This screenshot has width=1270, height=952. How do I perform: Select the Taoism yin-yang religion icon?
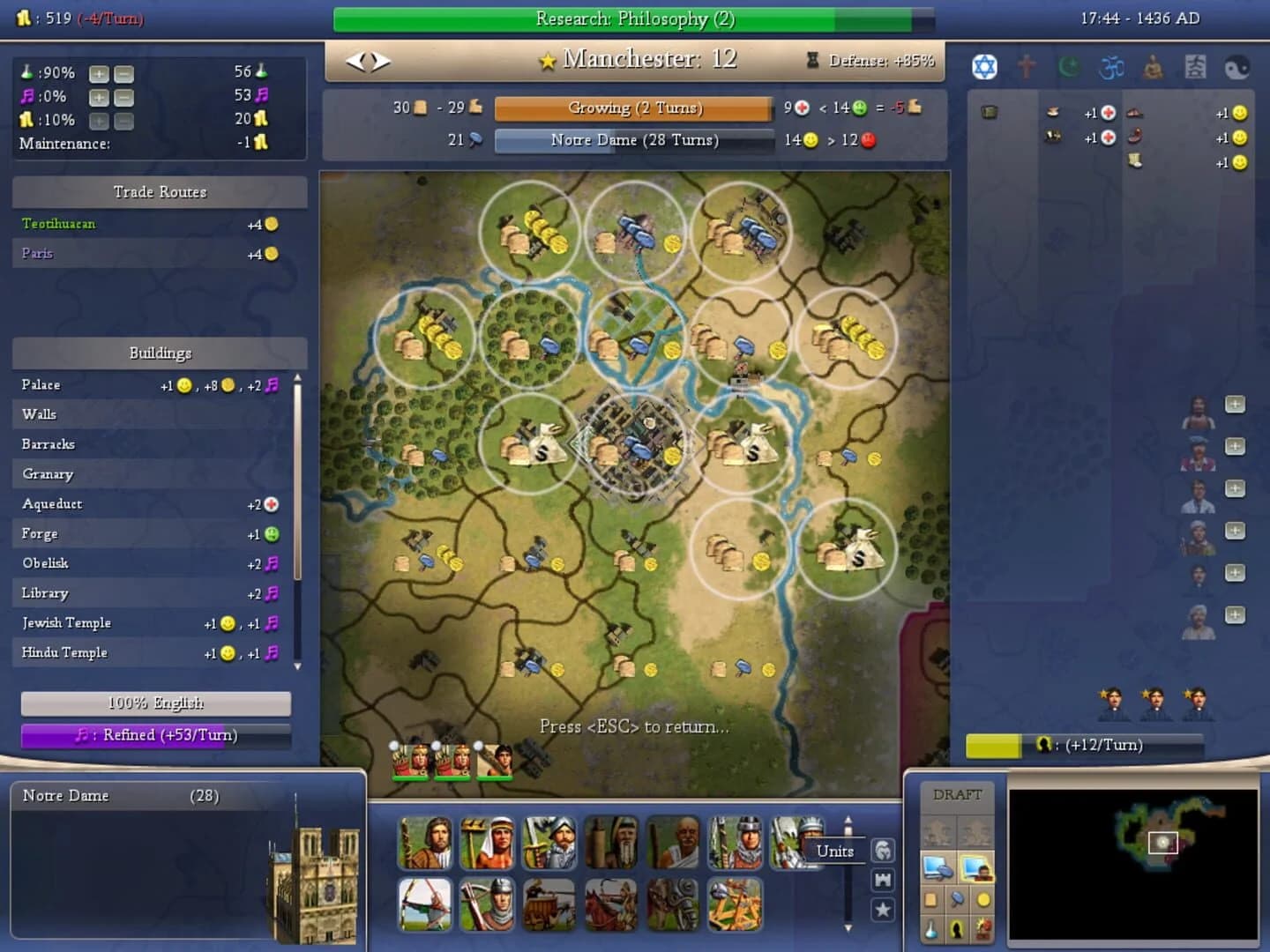pyautogui.click(x=1236, y=65)
